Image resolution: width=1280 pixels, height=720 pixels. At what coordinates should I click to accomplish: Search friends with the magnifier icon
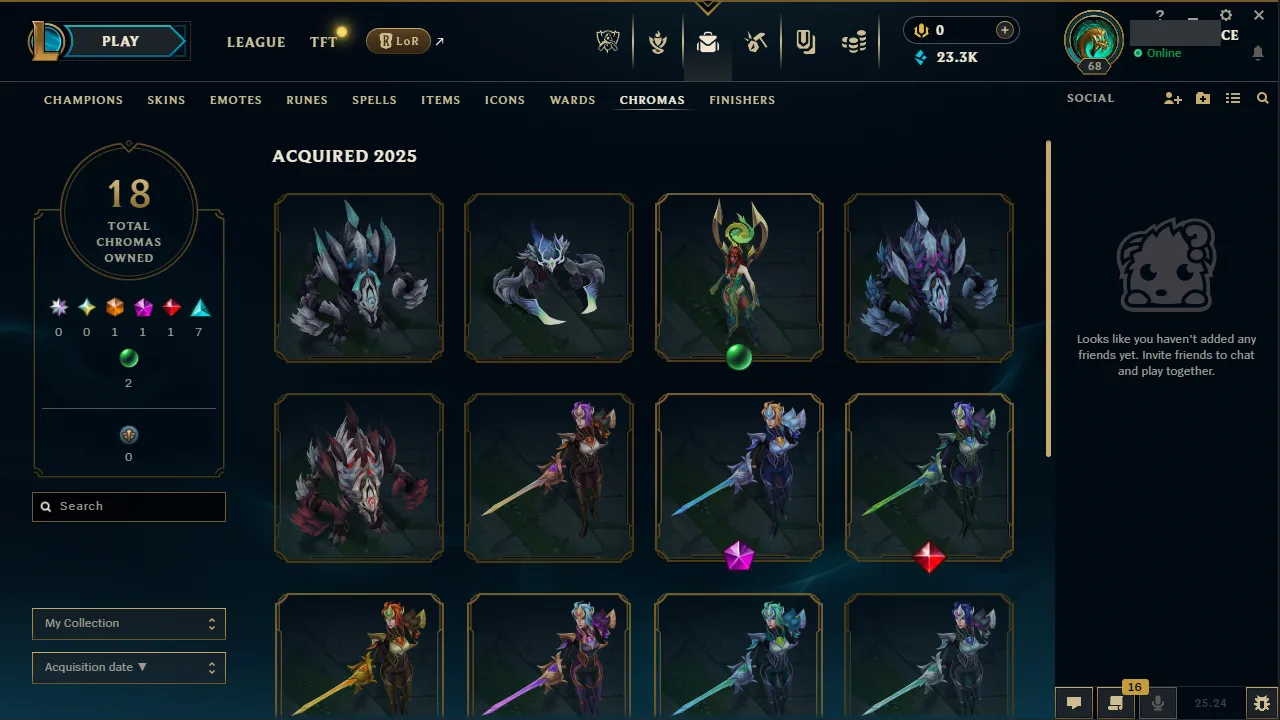click(1262, 98)
